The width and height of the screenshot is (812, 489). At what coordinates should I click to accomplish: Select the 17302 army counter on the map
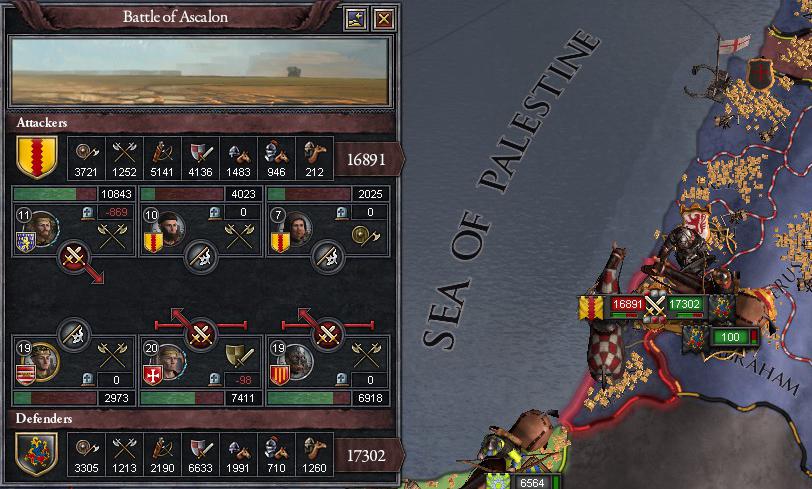point(684,304)
